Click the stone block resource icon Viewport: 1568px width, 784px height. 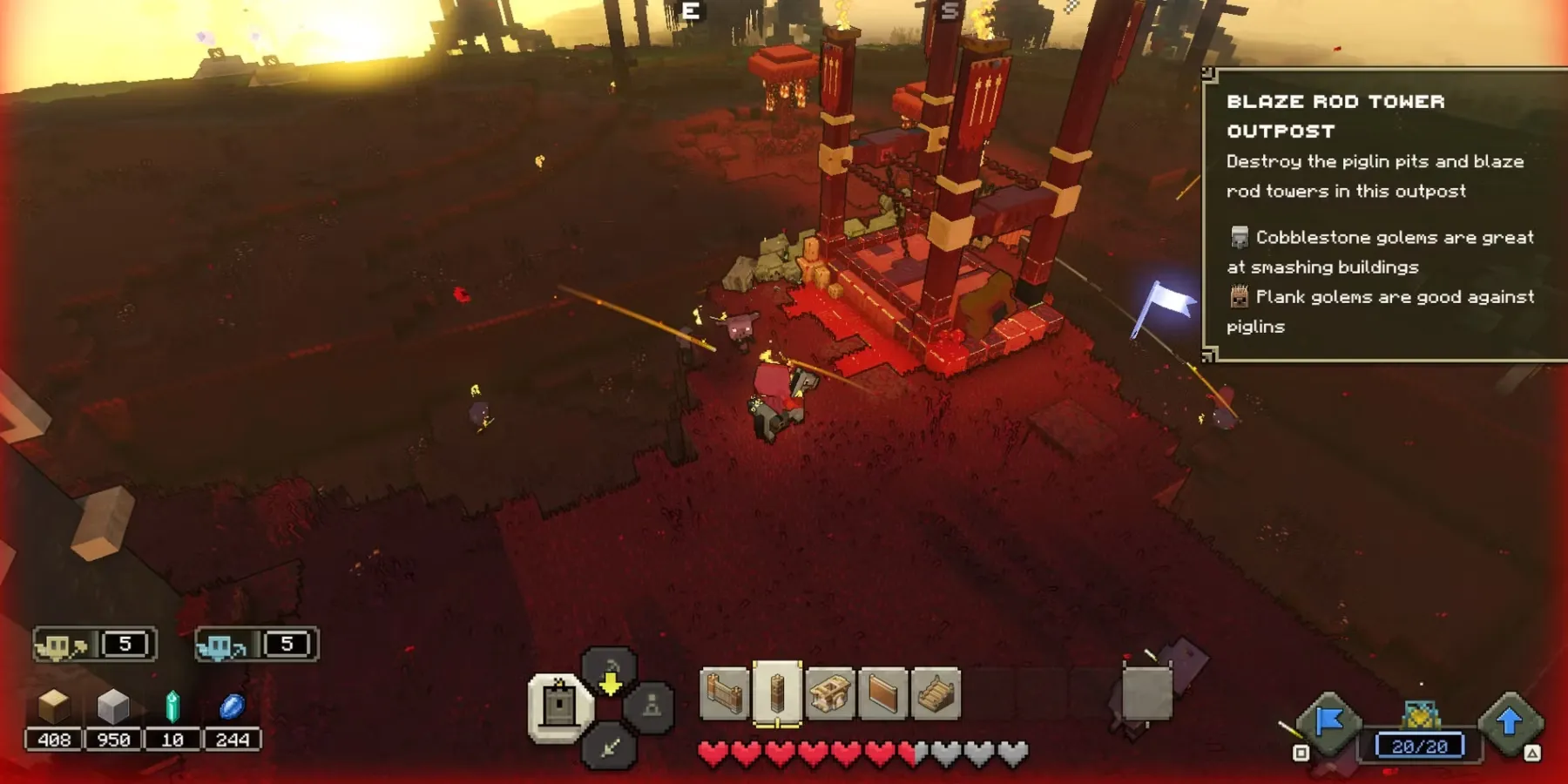[x=113, y=706]
